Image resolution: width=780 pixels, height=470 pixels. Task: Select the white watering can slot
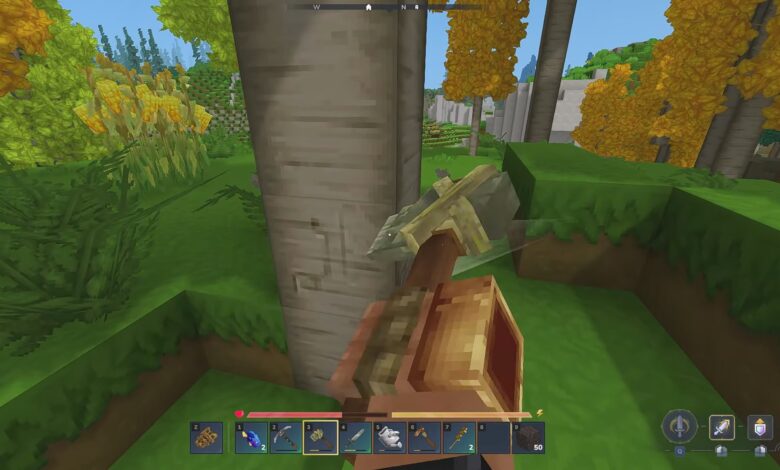coord(390,438)
